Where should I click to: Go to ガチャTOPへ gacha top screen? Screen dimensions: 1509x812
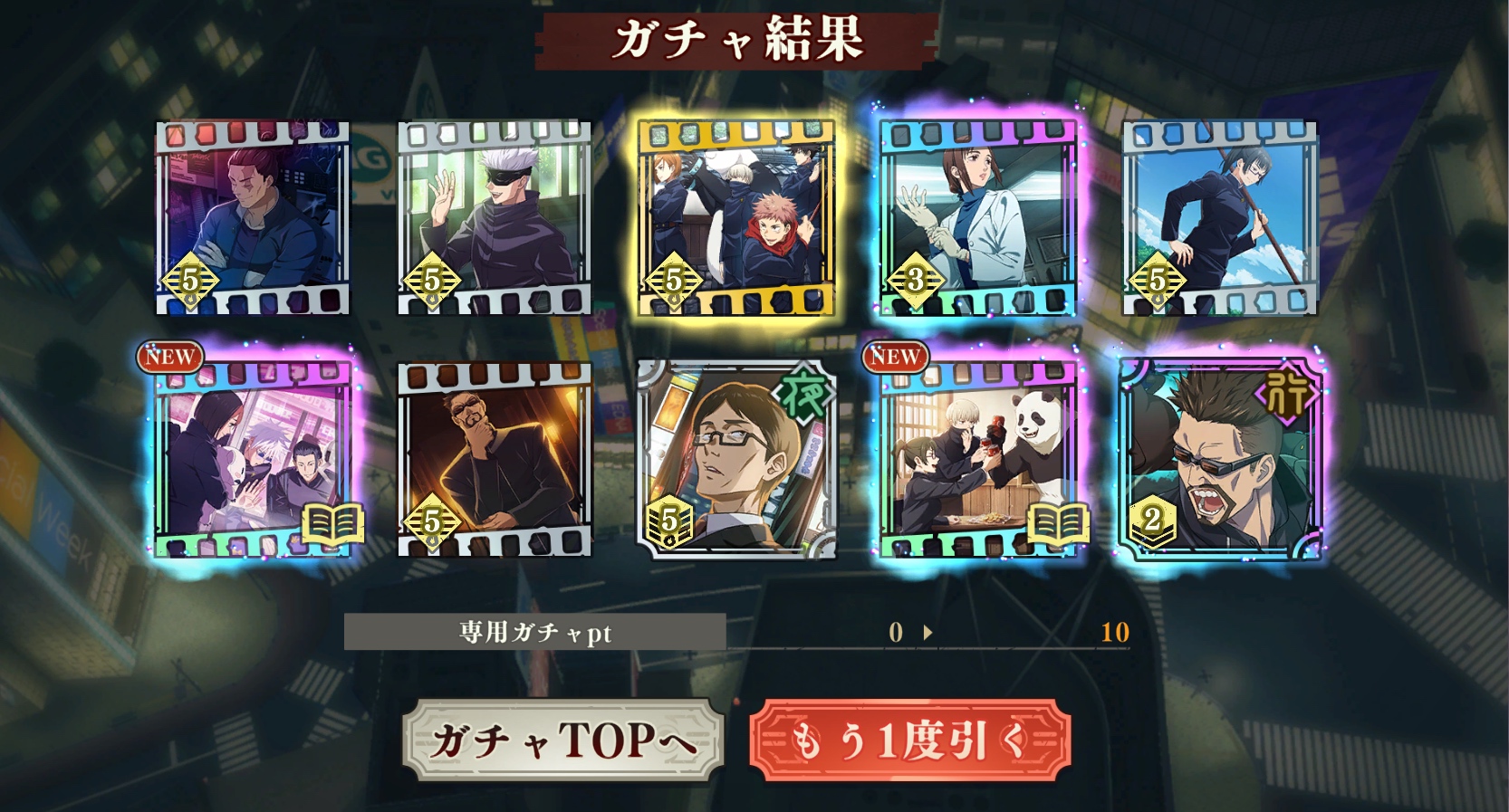pyautogui.click(x=562, y=740)
